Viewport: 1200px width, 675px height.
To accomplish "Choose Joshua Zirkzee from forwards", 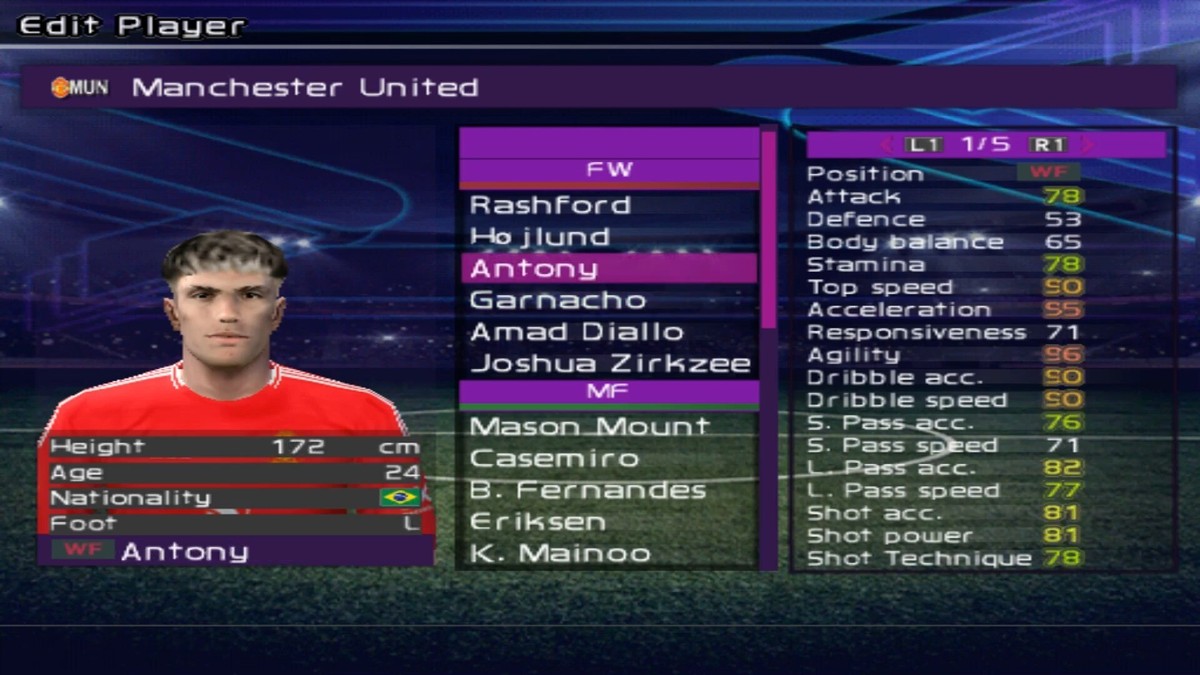I will [608, 363].
